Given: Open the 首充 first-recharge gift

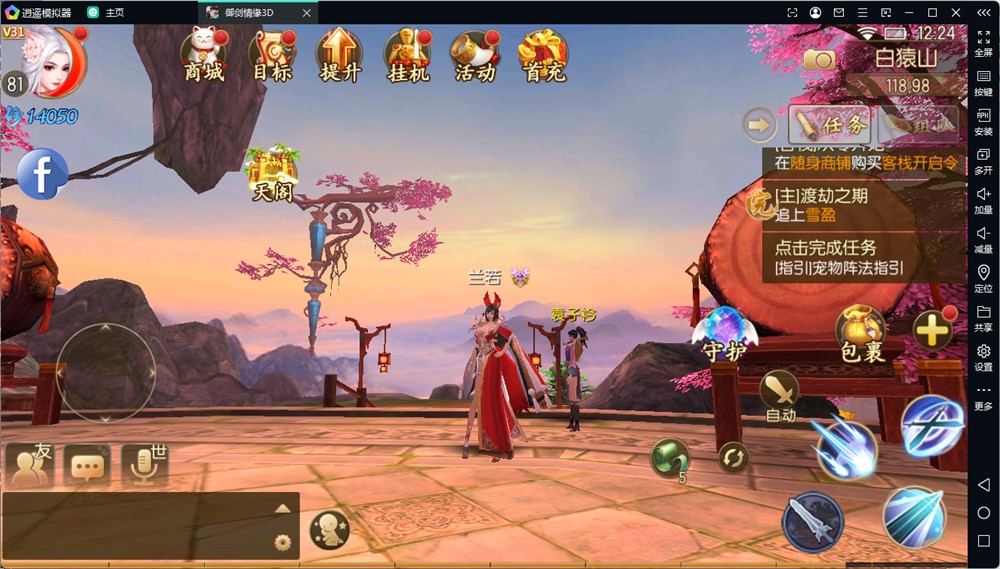Looking at the screenshot, I should [543, 55].
